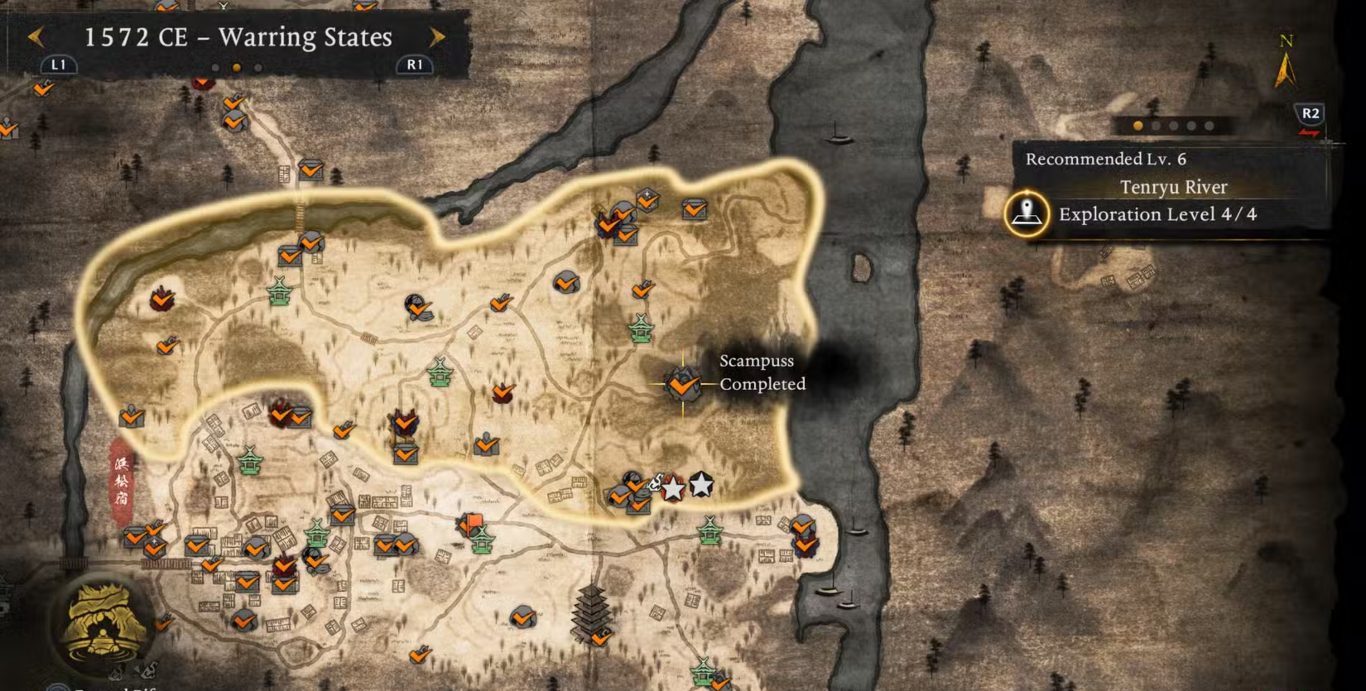The width and height of the screenshot is (1366, 691).
Task: Click the north compass indicator
Action: 1286,62
